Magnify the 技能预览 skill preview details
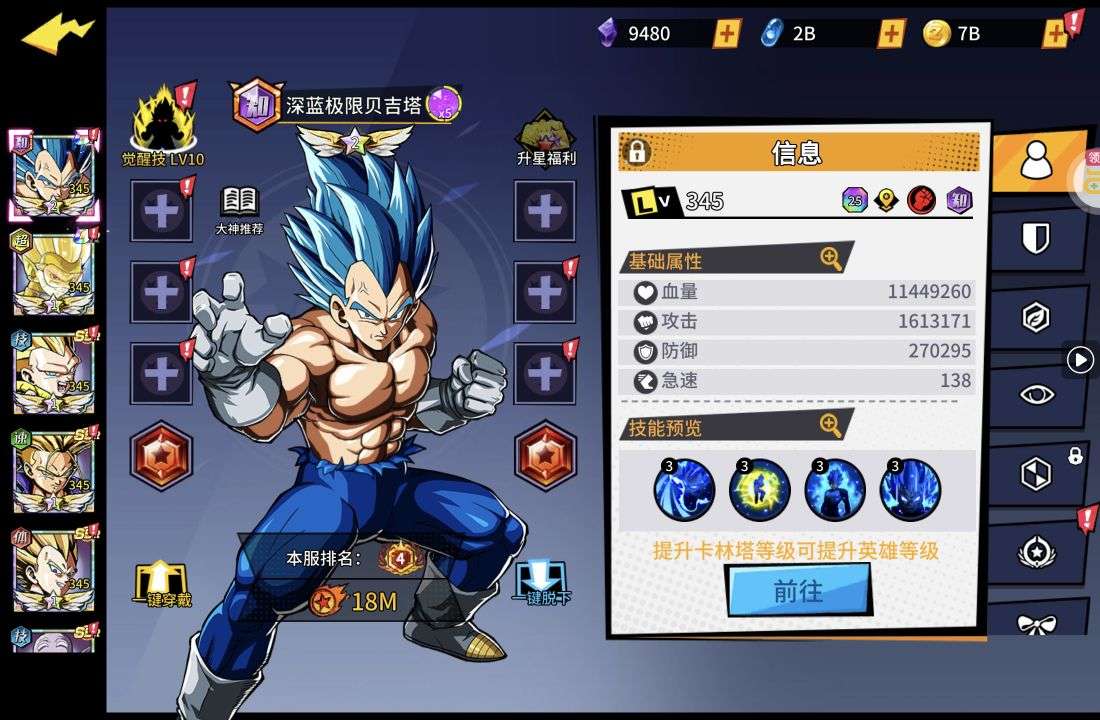Viewport: 1100px width, 720px height. [x=831, y=426]
